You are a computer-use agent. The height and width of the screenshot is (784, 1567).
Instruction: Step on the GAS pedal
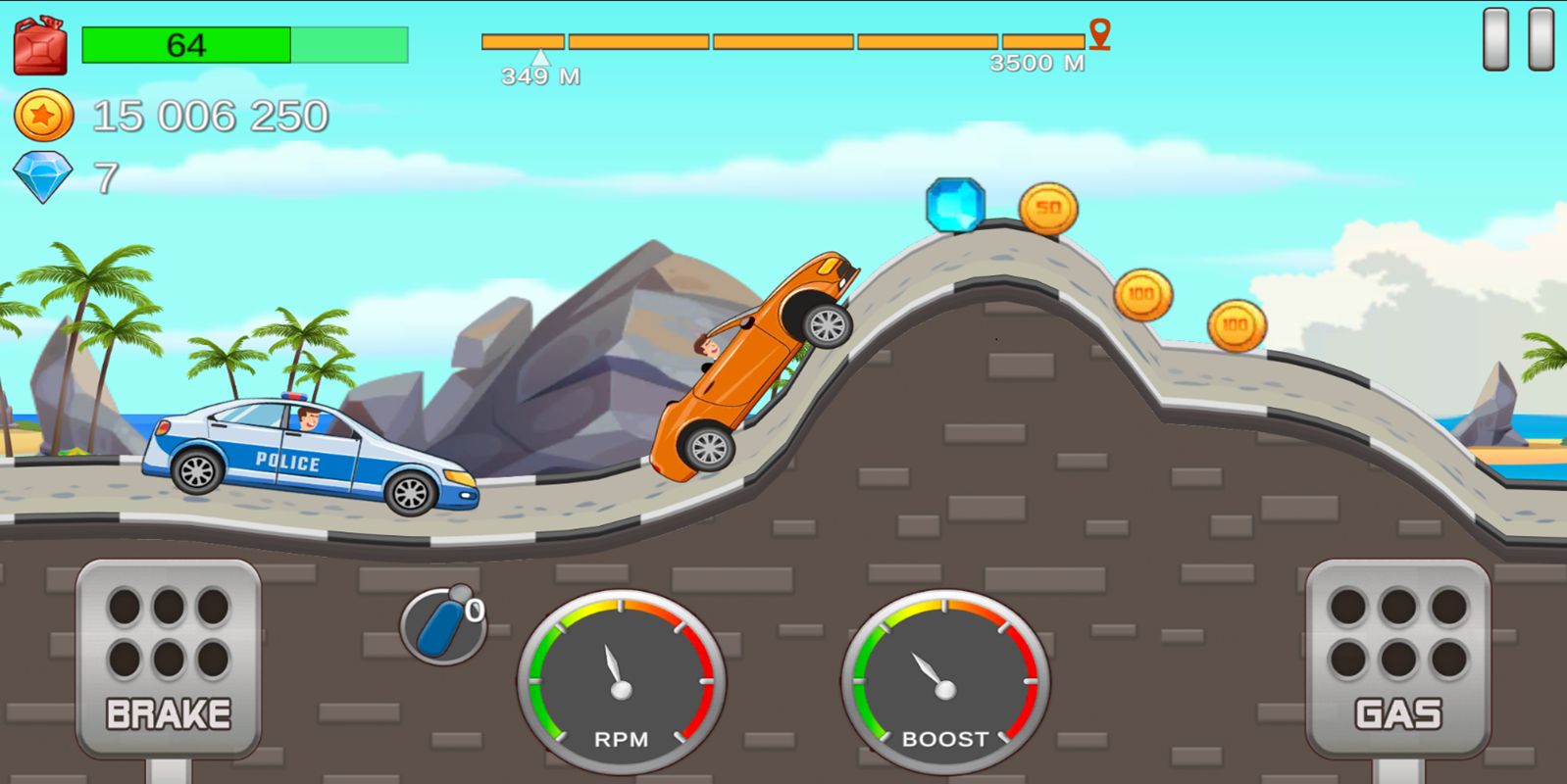click(x=1397, y=658)
